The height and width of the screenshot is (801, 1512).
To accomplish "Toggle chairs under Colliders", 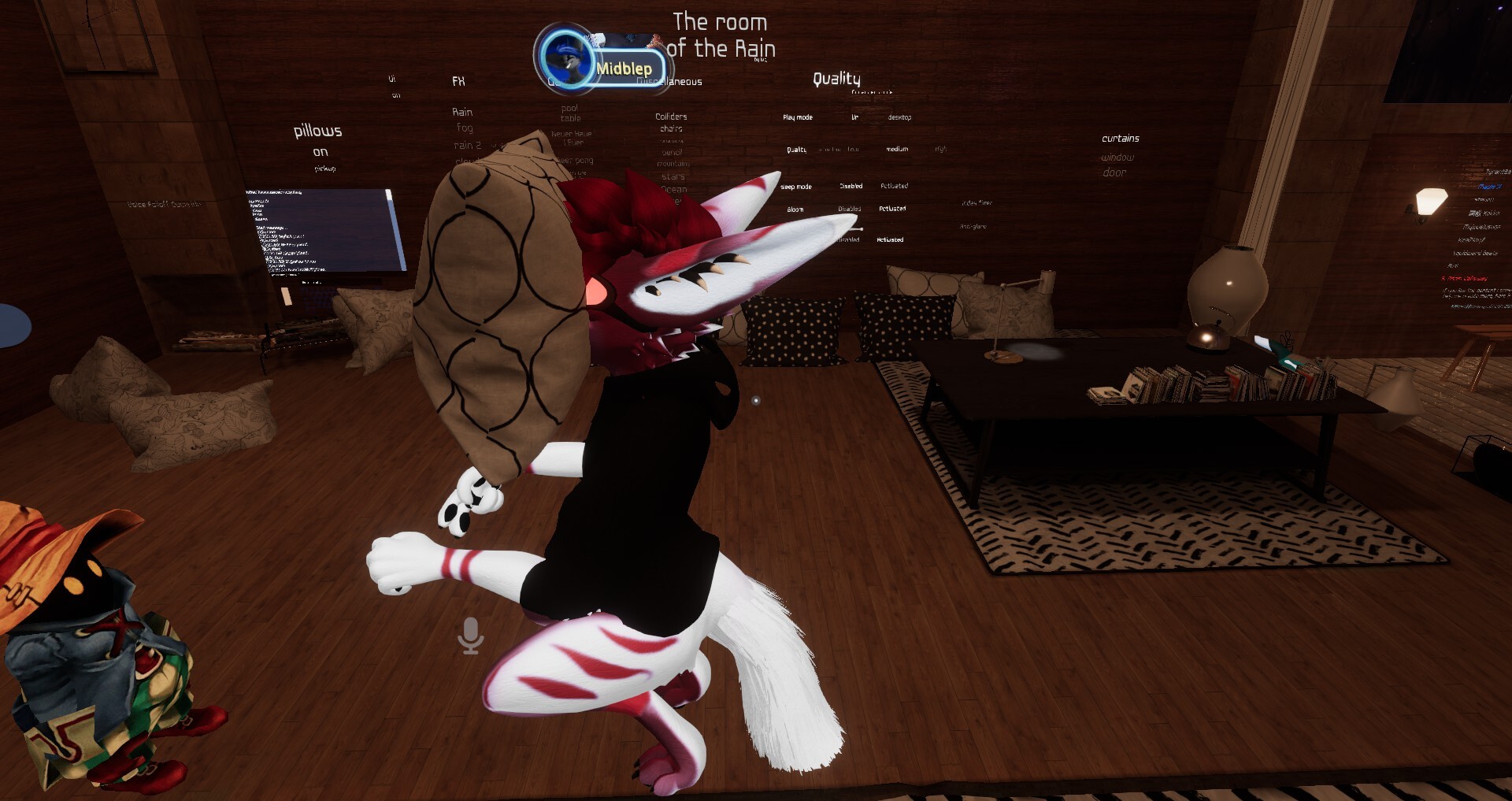I will click(671, 128).
